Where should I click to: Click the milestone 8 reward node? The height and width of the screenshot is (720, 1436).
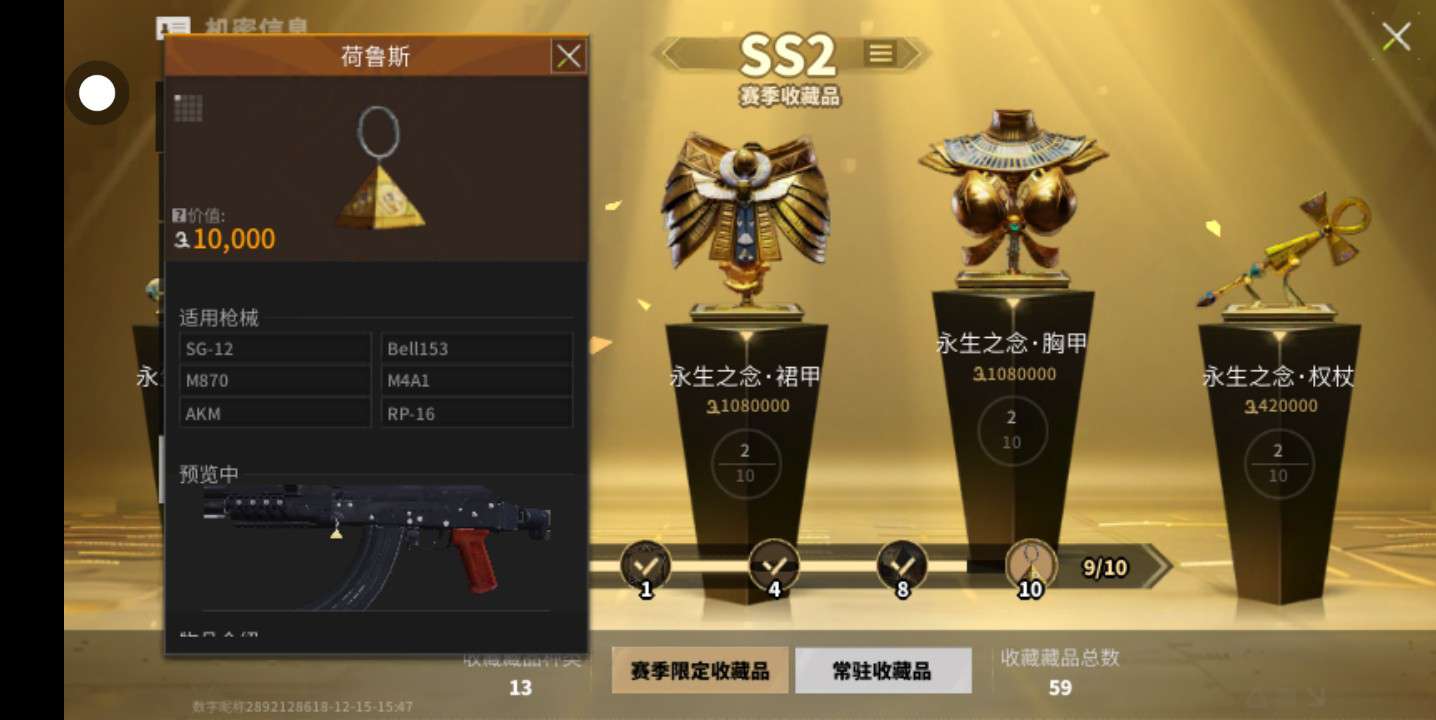click(x=902, y=566)
